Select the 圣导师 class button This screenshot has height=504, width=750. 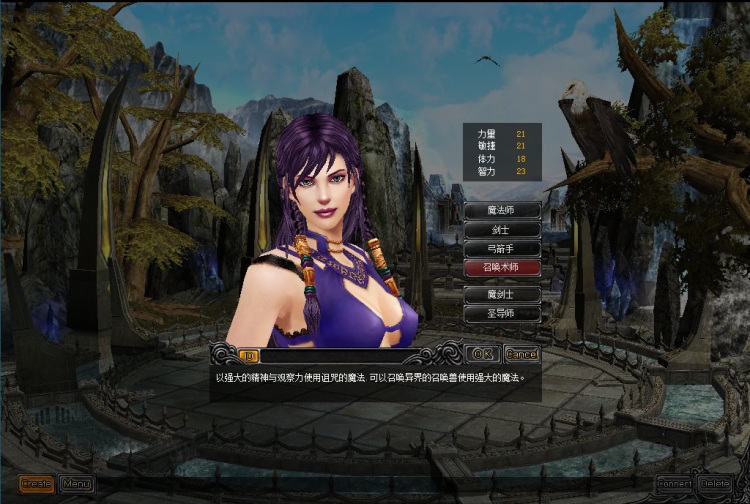coord(502,314)
